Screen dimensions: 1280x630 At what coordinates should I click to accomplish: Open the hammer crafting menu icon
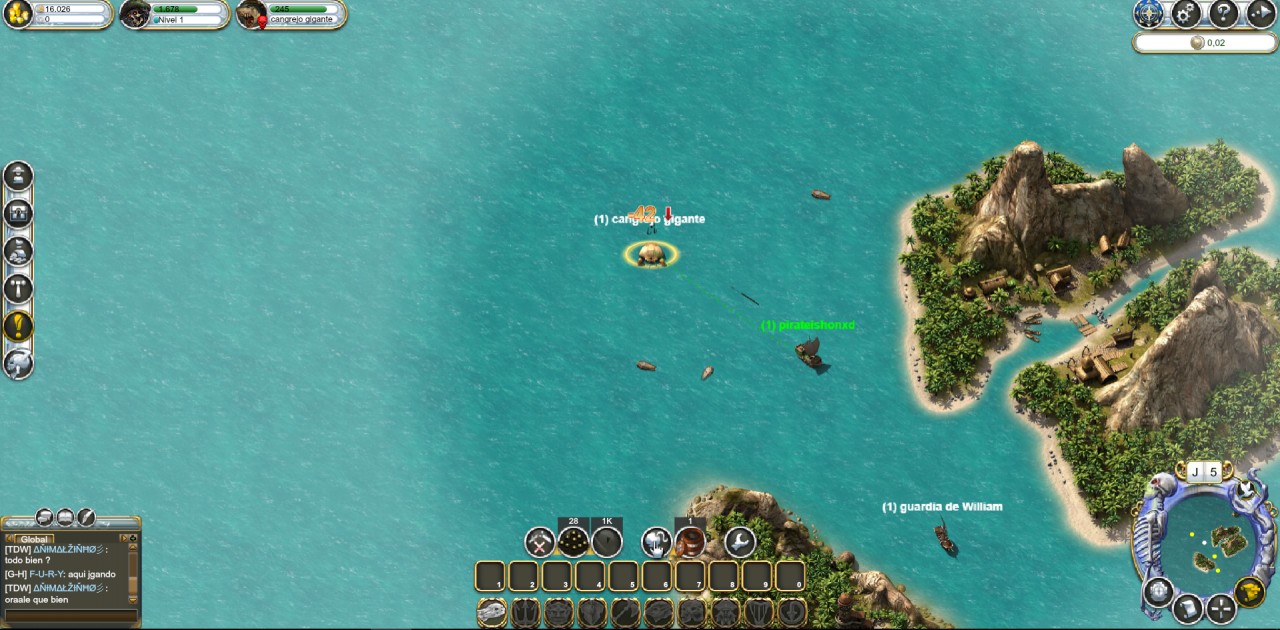pyautogui.click(x=18, y=289)
